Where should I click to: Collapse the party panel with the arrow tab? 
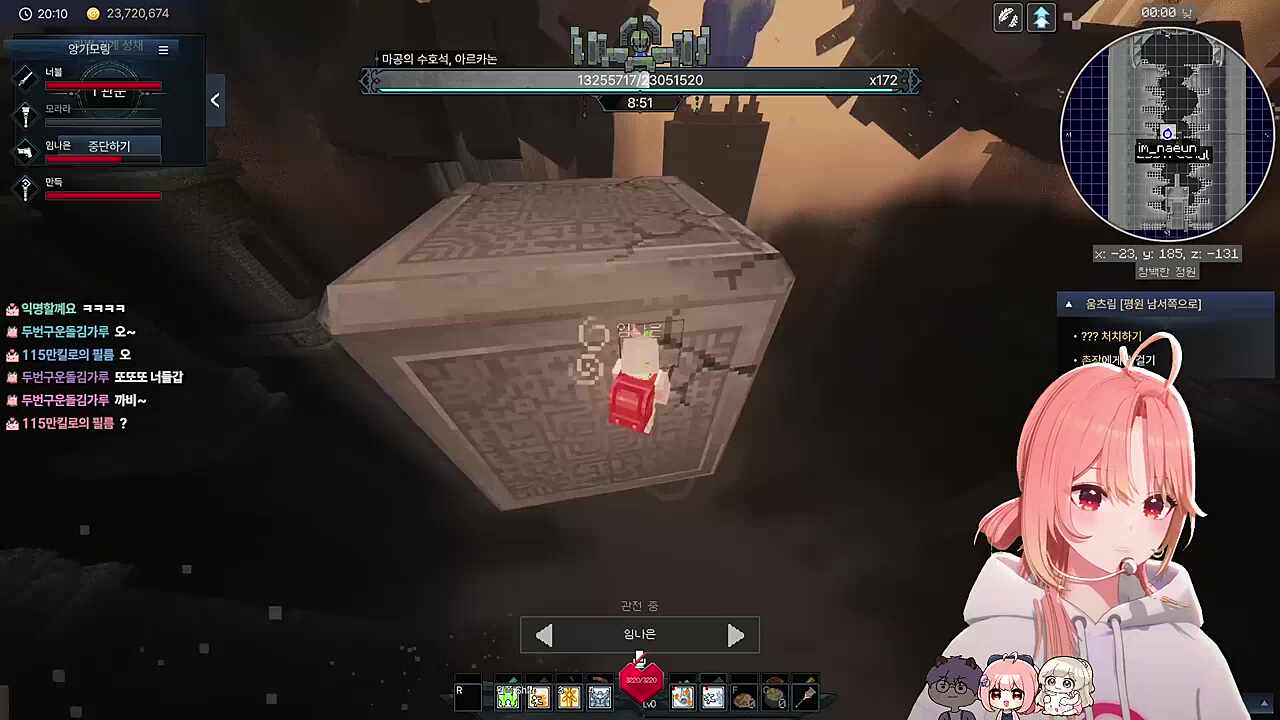[215, 100]
